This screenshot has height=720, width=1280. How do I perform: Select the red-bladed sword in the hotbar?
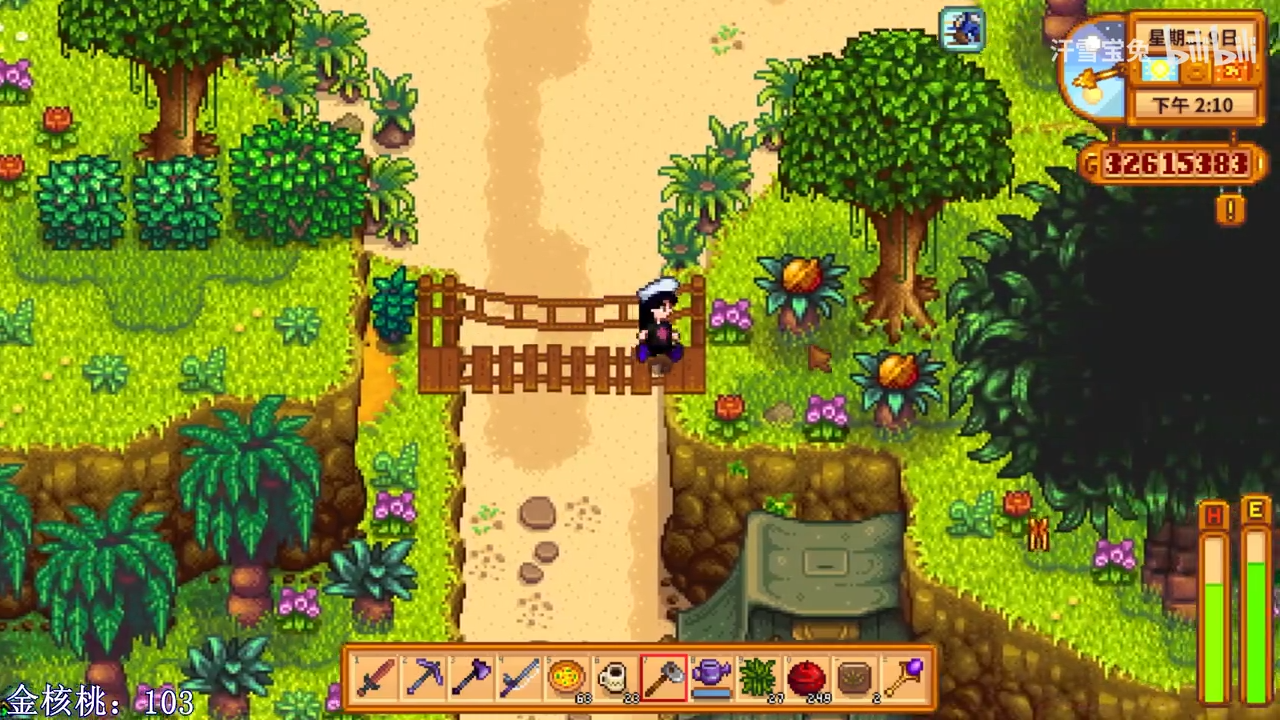coord(377,678)
